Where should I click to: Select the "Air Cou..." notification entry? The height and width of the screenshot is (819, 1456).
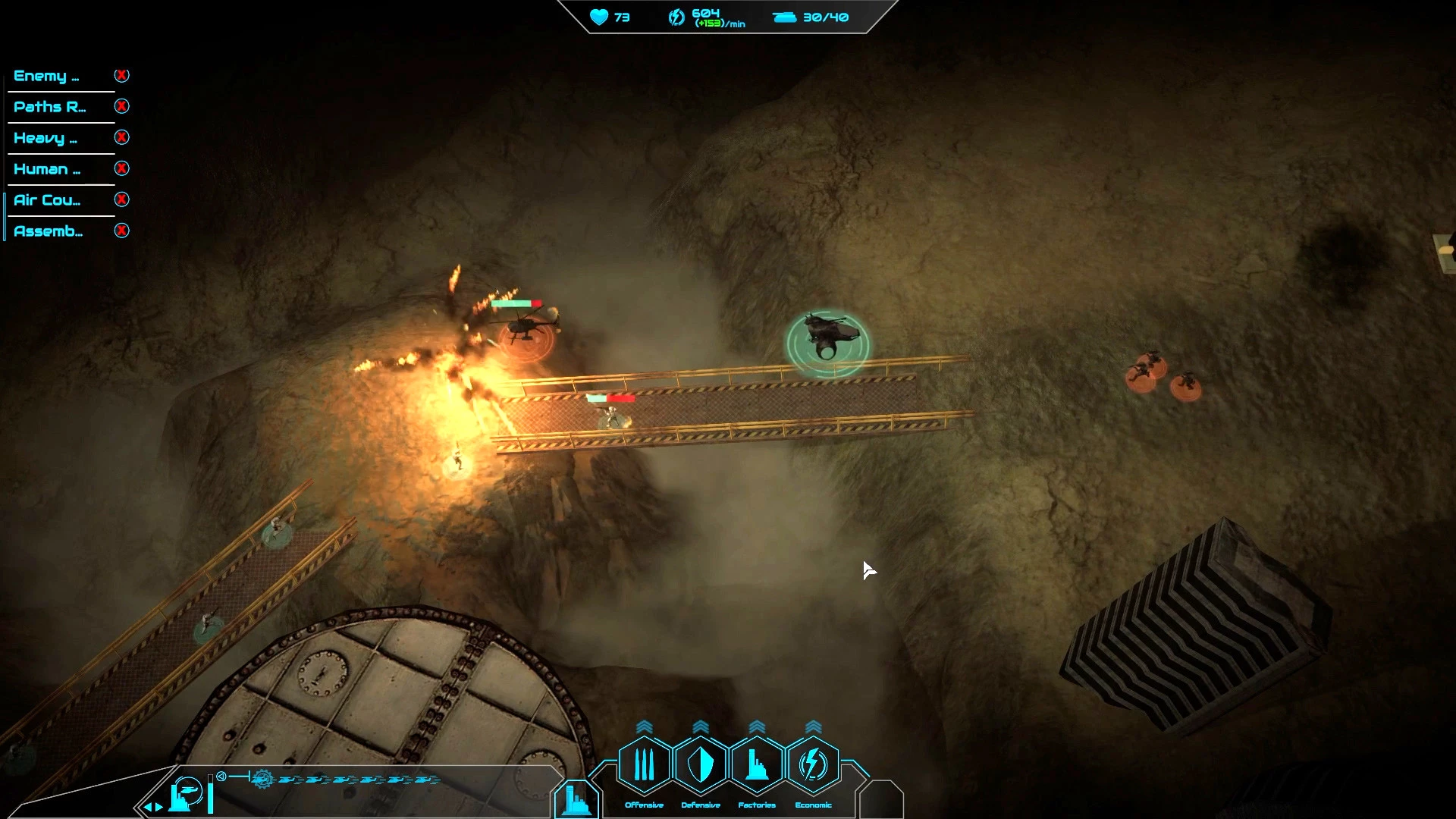click(x=47, y=200)
